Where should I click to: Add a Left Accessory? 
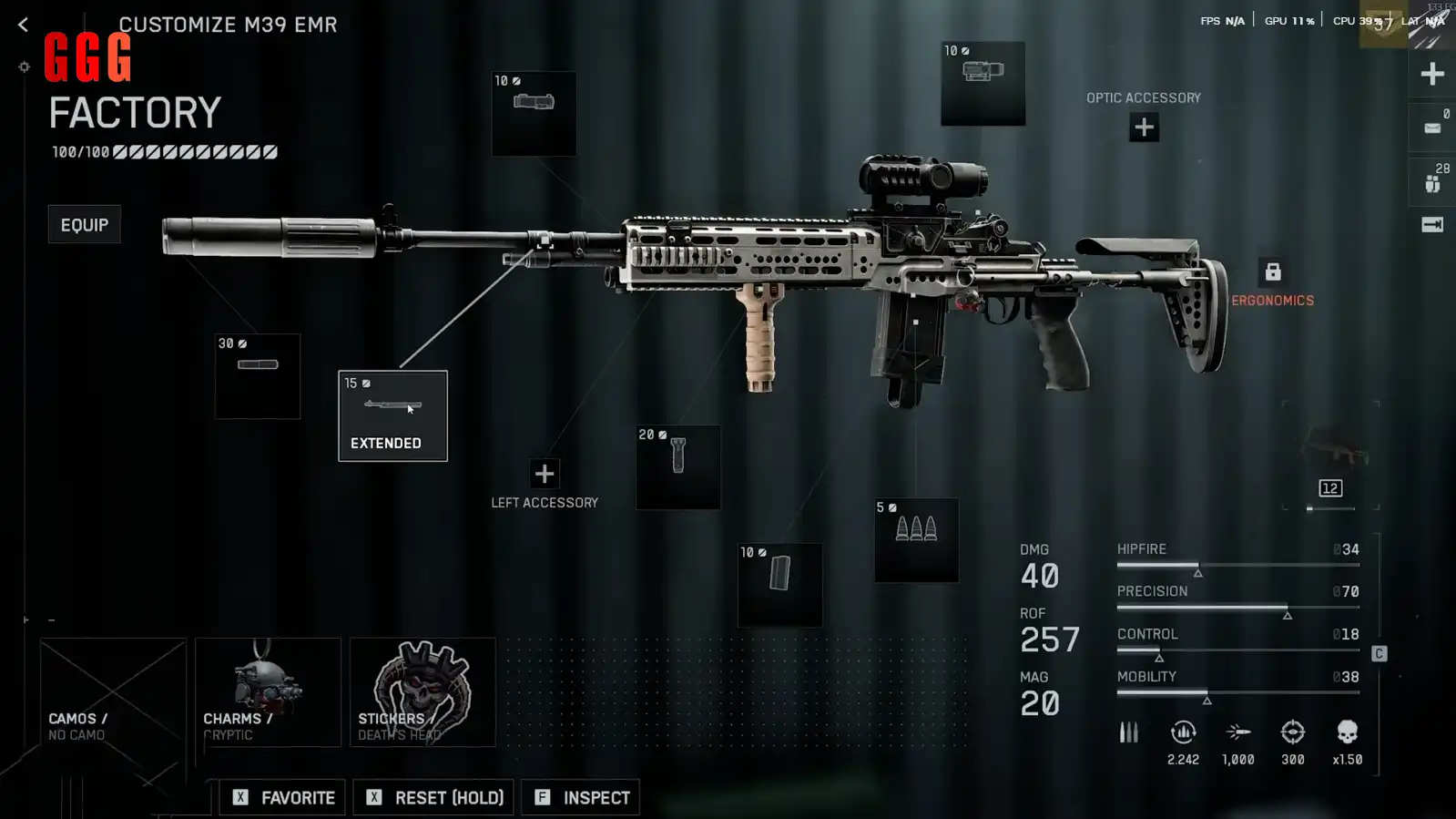click(x=544, y=474)
